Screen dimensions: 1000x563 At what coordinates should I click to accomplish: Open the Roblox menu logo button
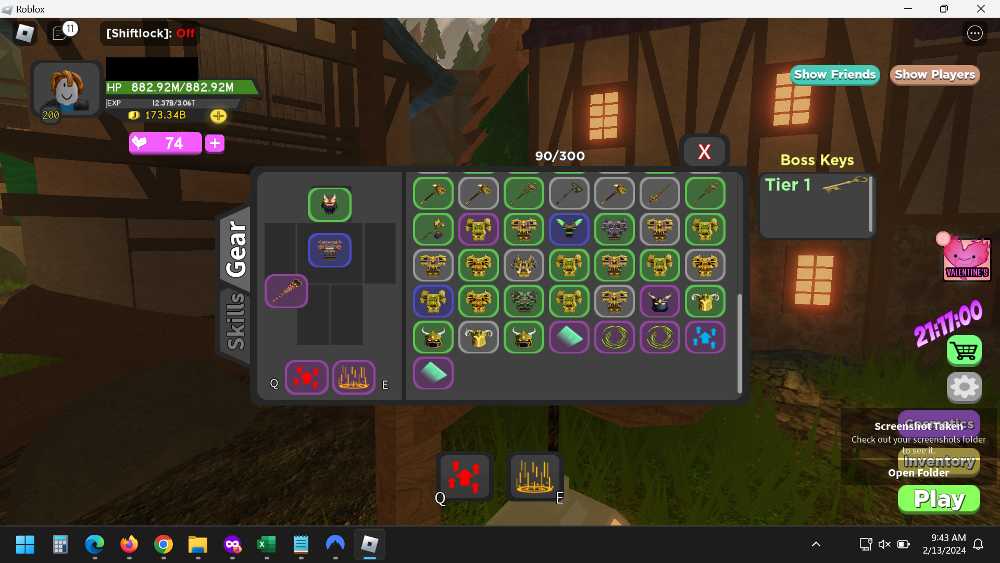pyautogui.click(x=24, y=33)
